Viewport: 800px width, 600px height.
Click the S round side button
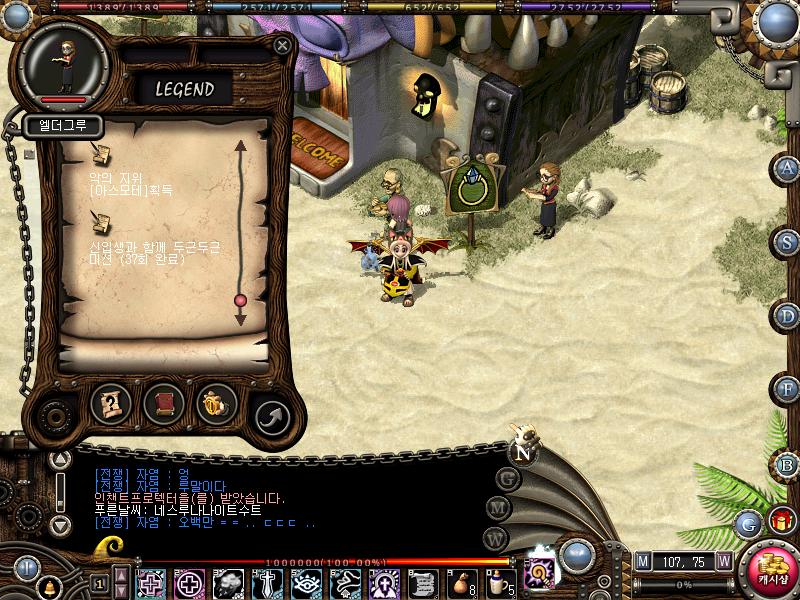788,241
